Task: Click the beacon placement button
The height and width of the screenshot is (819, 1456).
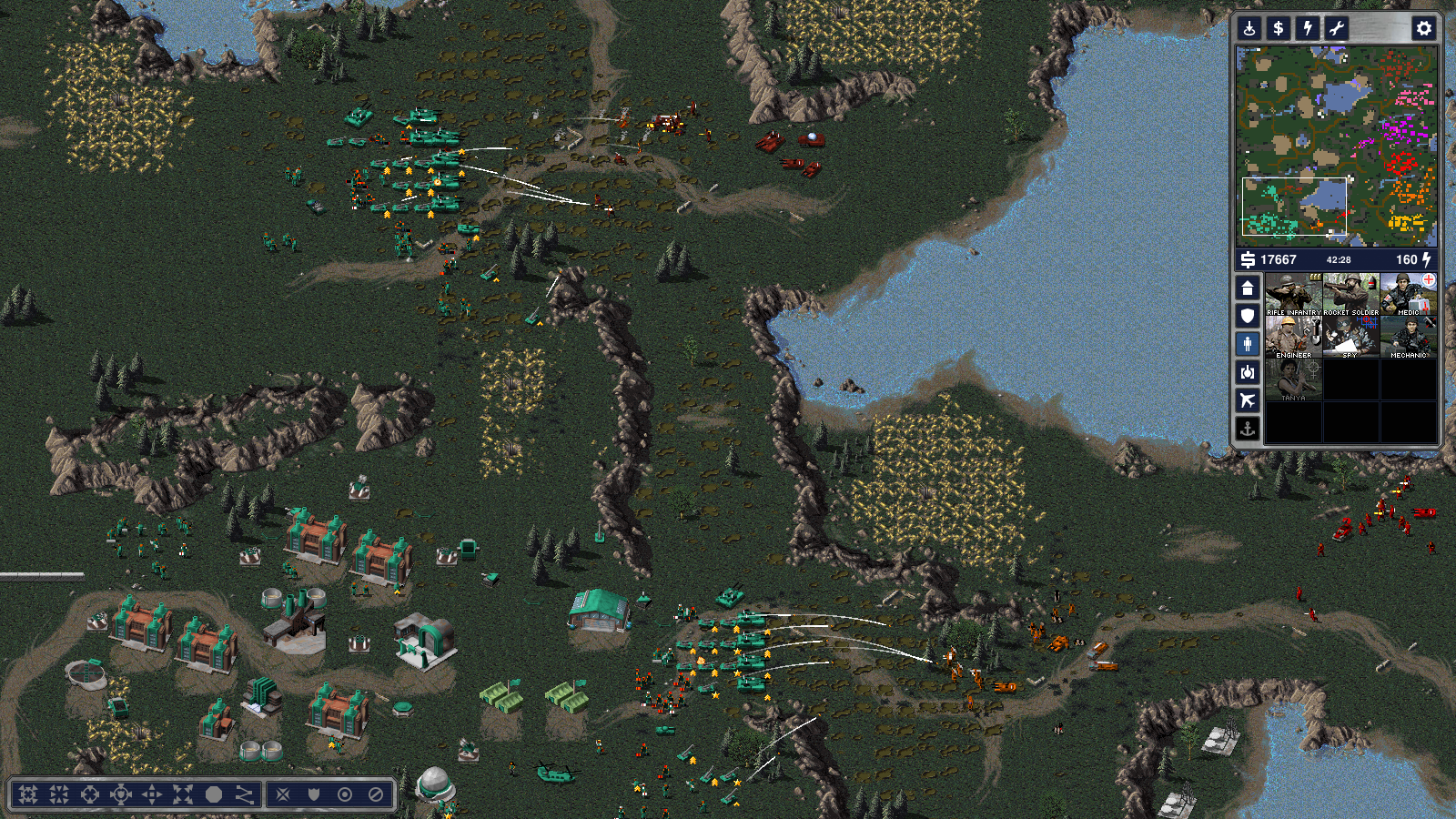Action: (1249, 28)
